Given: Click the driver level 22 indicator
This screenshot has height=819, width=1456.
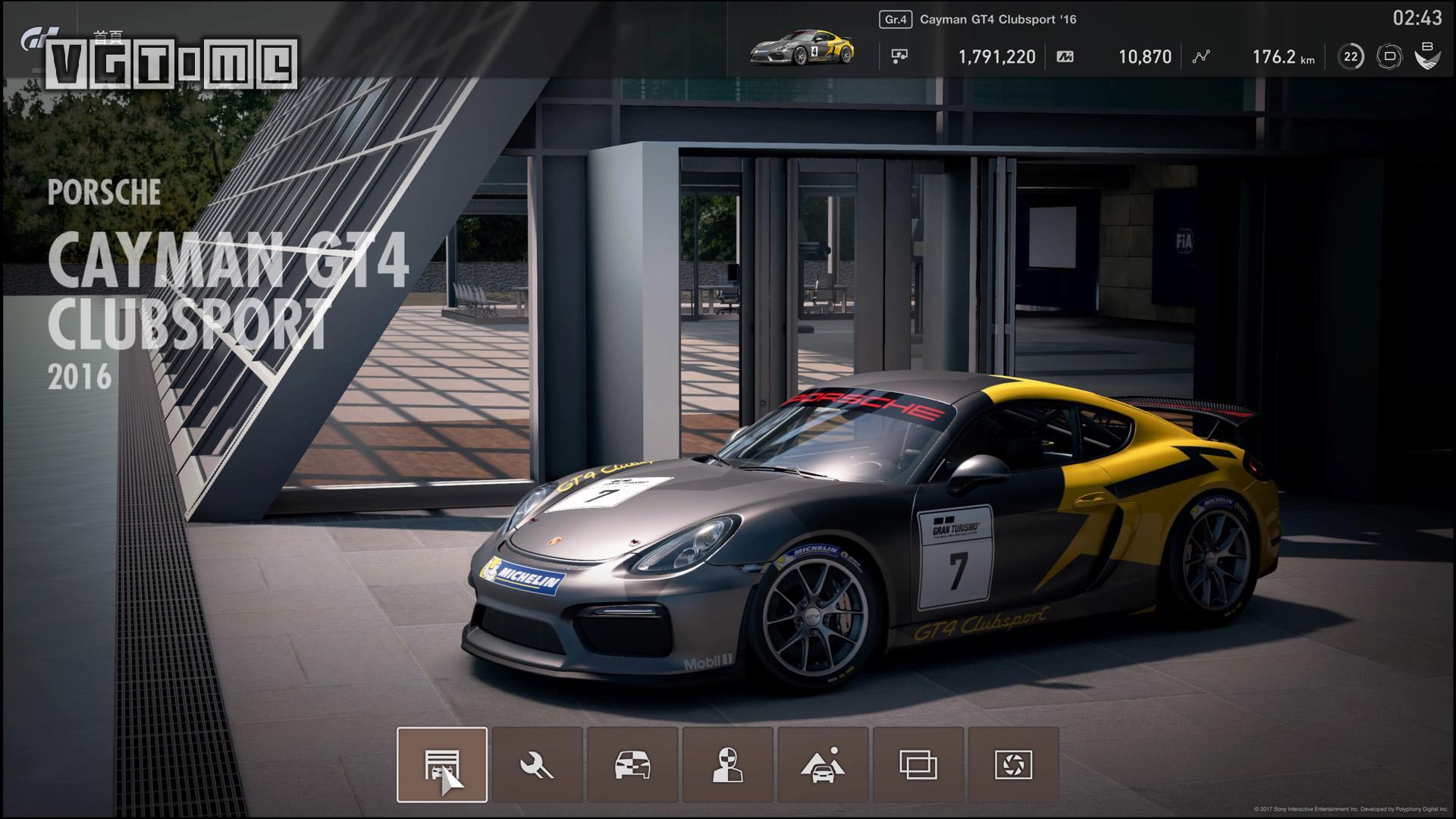Looking at the screenshot, I should pyautogui.click(x=1350, y=55).
